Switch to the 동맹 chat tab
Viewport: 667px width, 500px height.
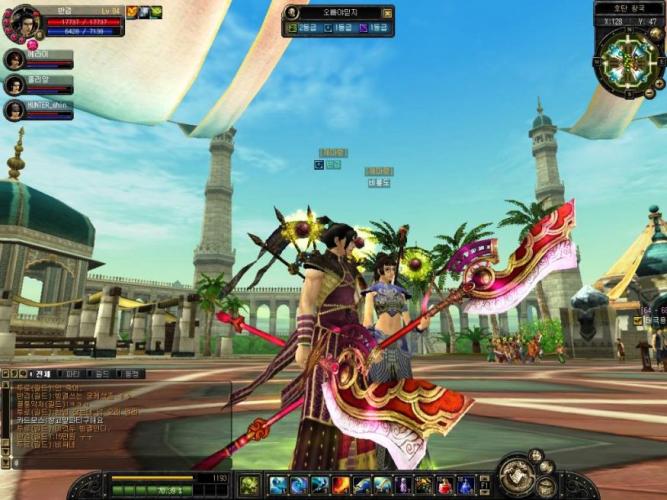(131, 373)
